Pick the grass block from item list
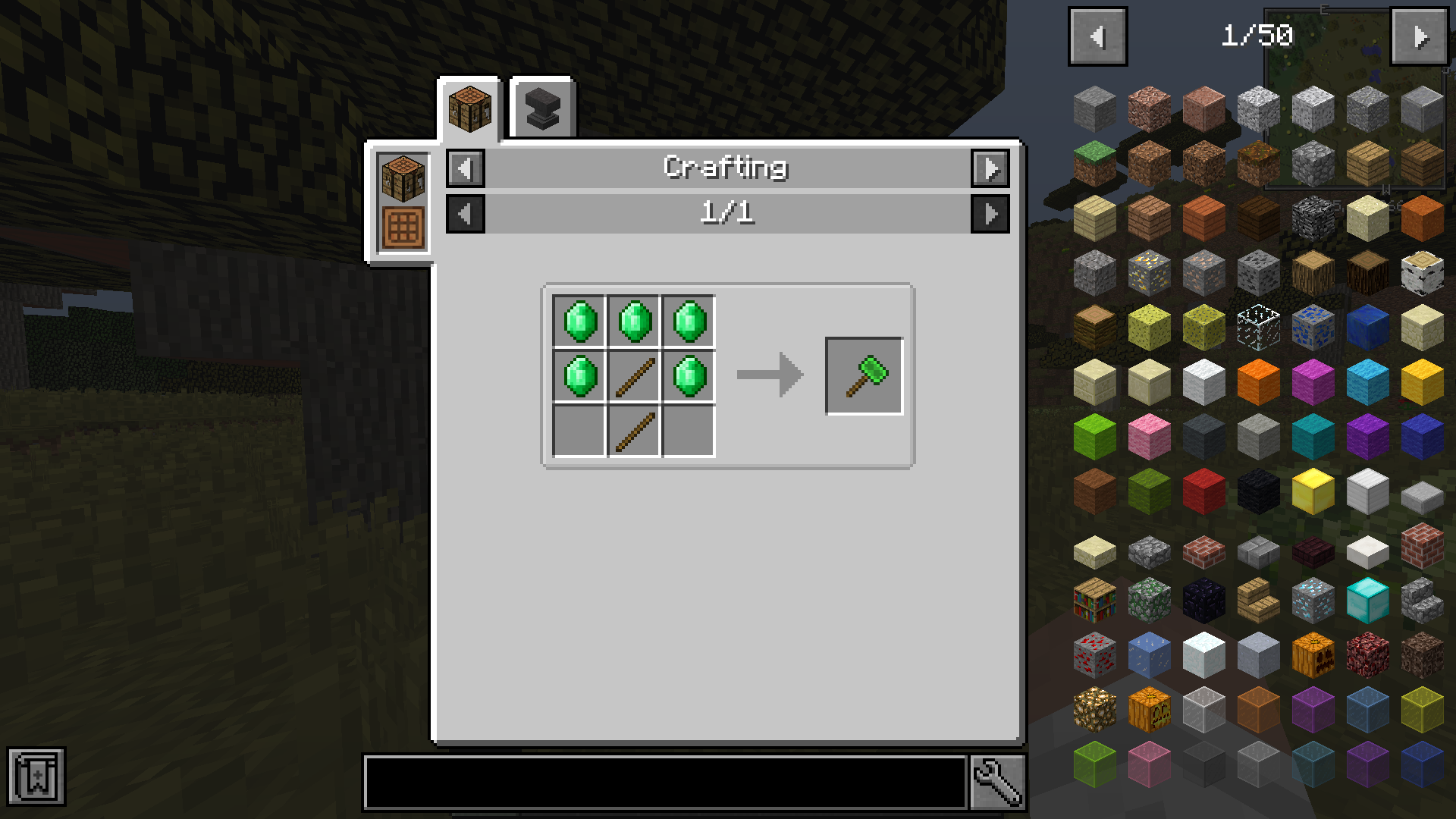Viewport: 1456px width, 819px height. point(1094,163)
